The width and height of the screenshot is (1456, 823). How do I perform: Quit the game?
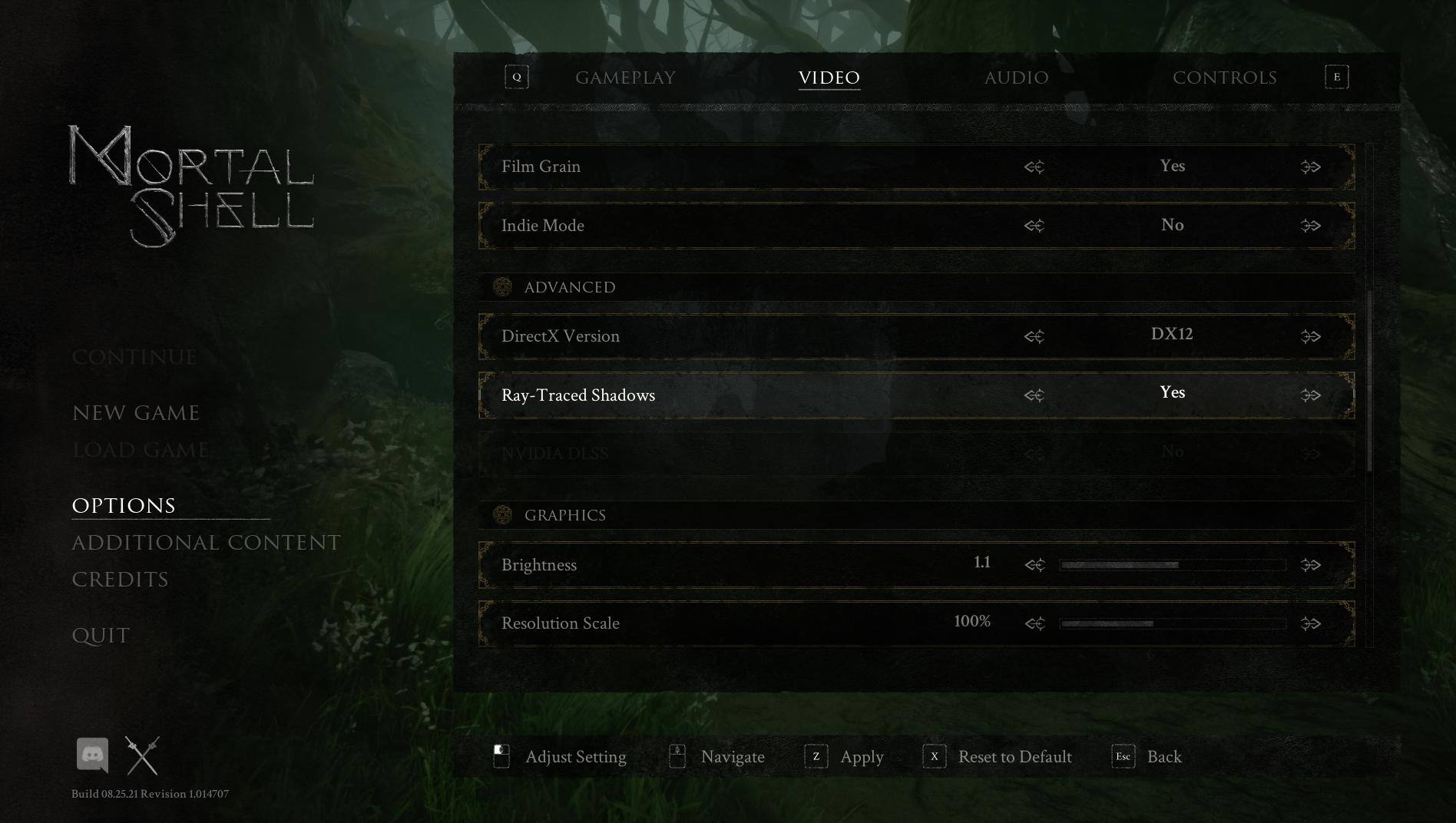[101, 636]
